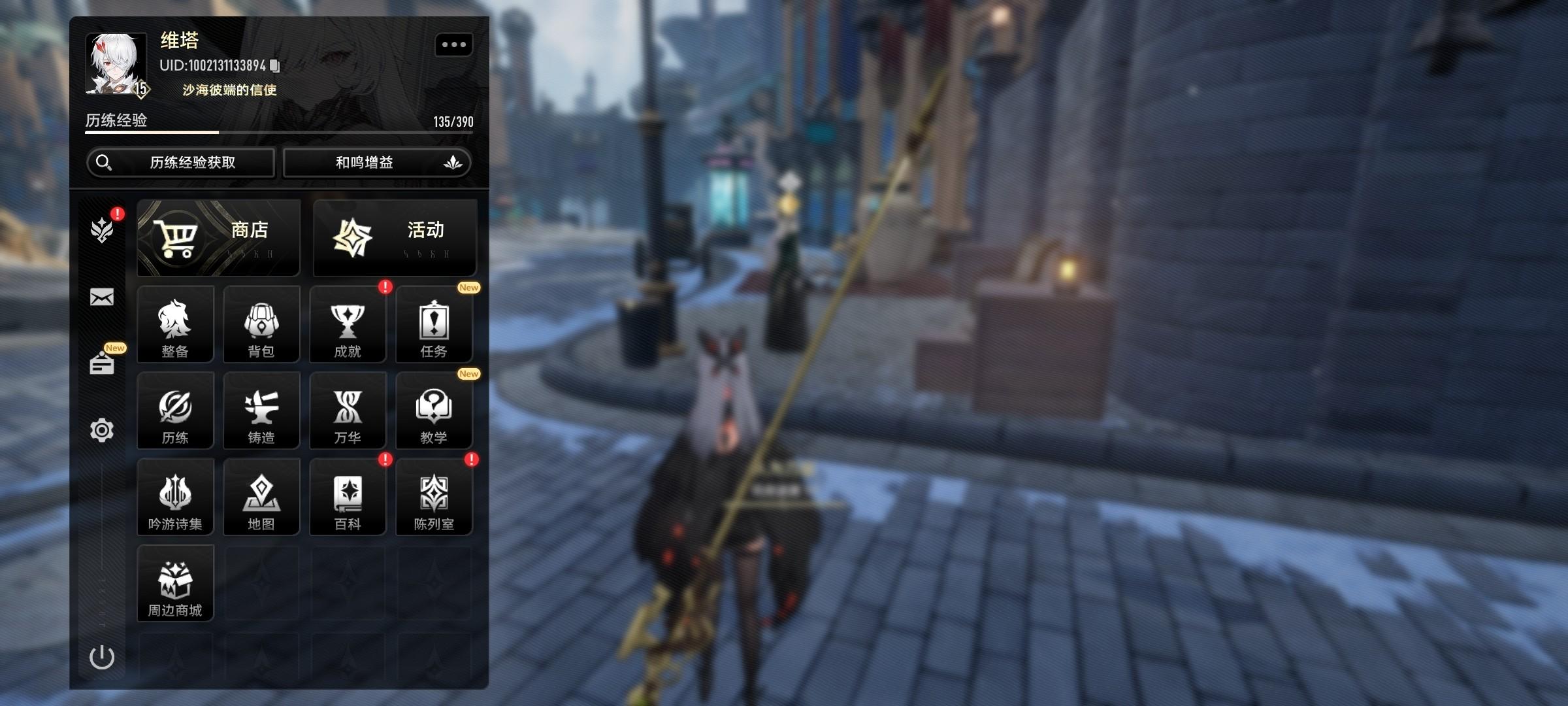Open the 铸造 forging menu
The width and height of the screenshot is (1568, 706).
point(261,411)
